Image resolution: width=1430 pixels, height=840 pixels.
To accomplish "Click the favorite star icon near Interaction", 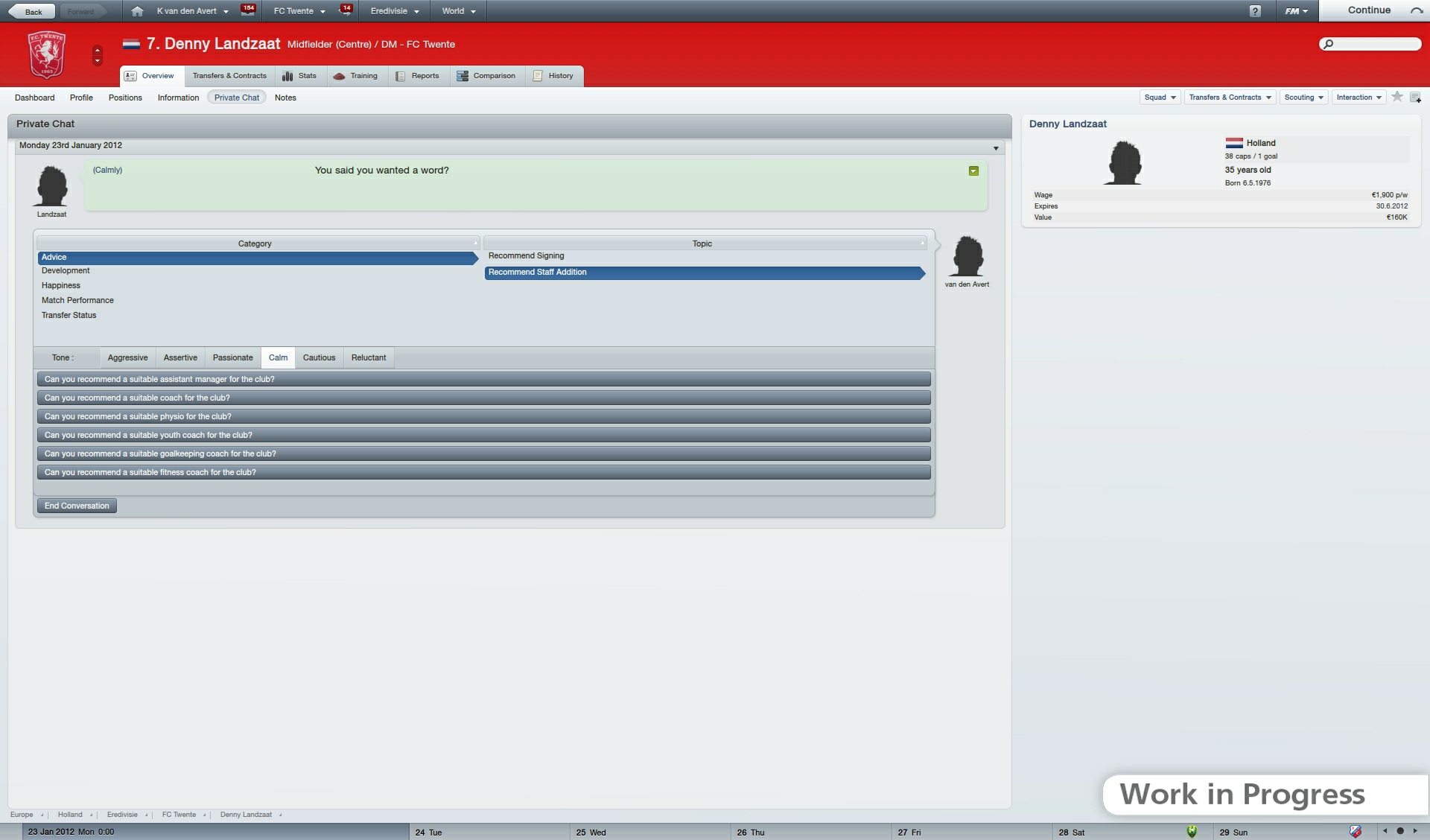I will point(1396,97).
